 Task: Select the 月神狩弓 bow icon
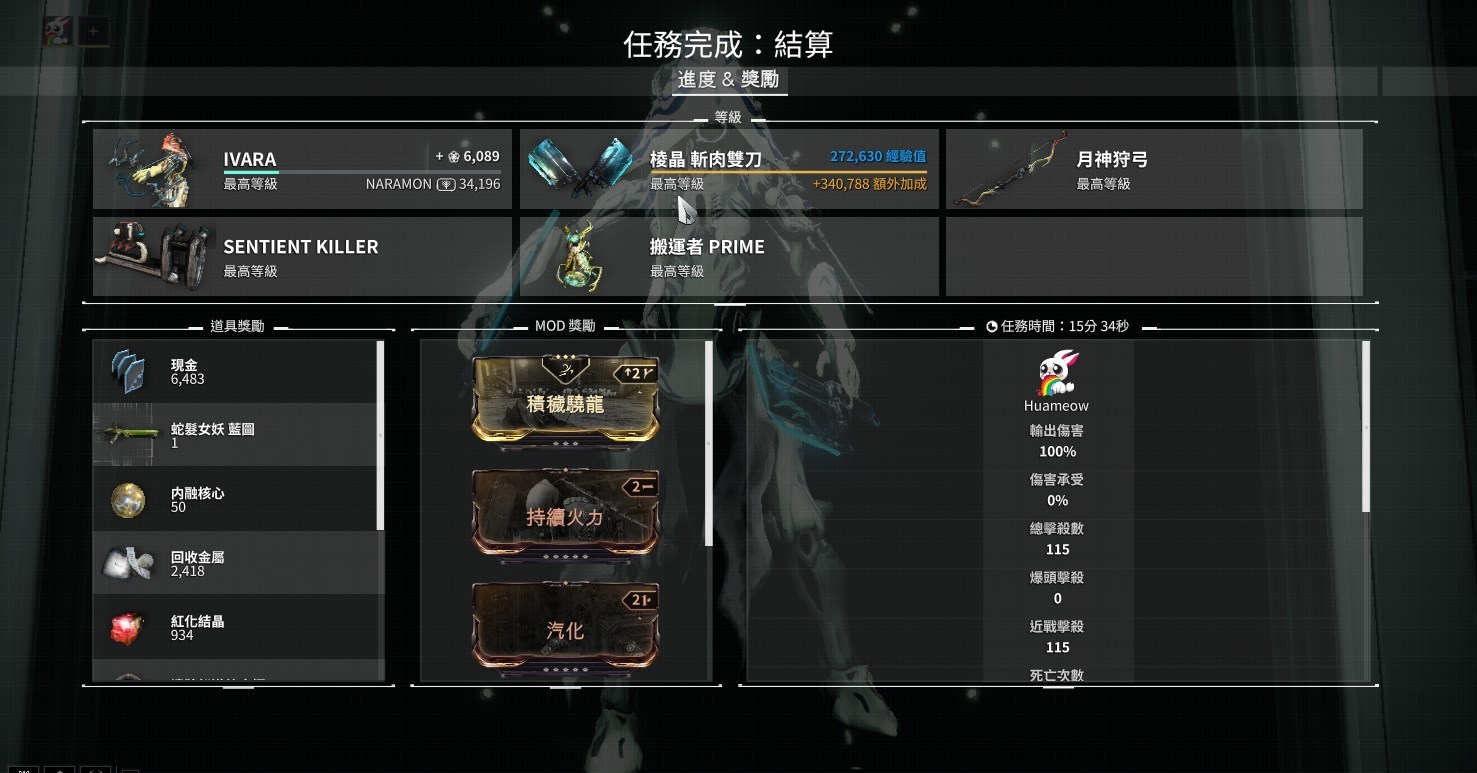[1010, 168]
